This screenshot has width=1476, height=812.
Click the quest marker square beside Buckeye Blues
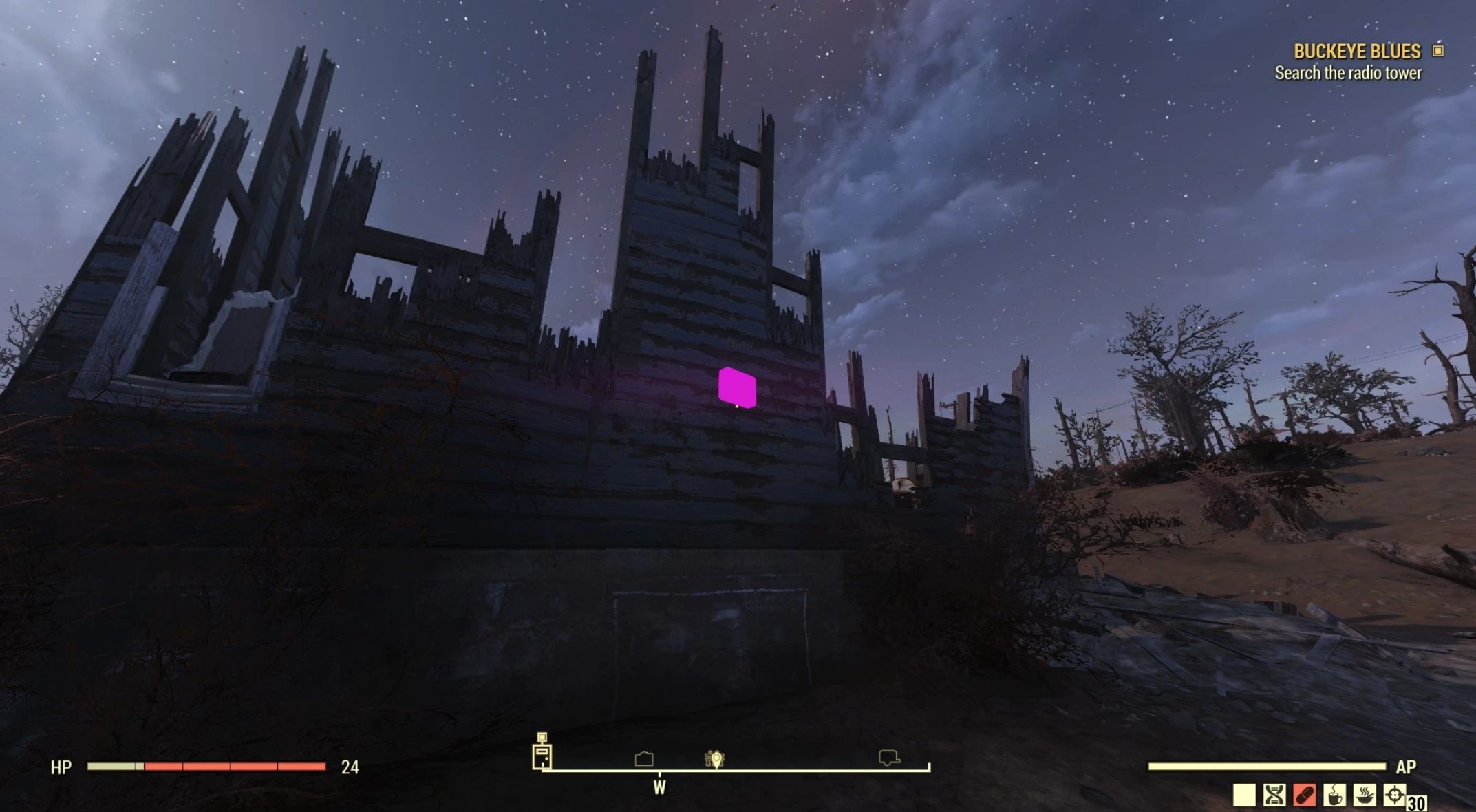coord(1438,51)
